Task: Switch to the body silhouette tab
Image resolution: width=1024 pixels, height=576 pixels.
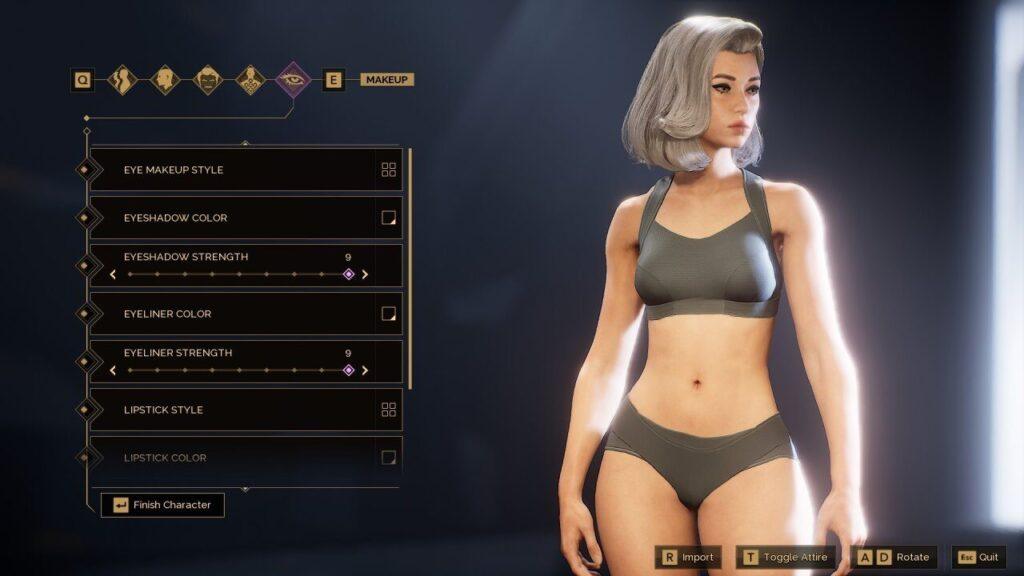Action: [123, 79]
